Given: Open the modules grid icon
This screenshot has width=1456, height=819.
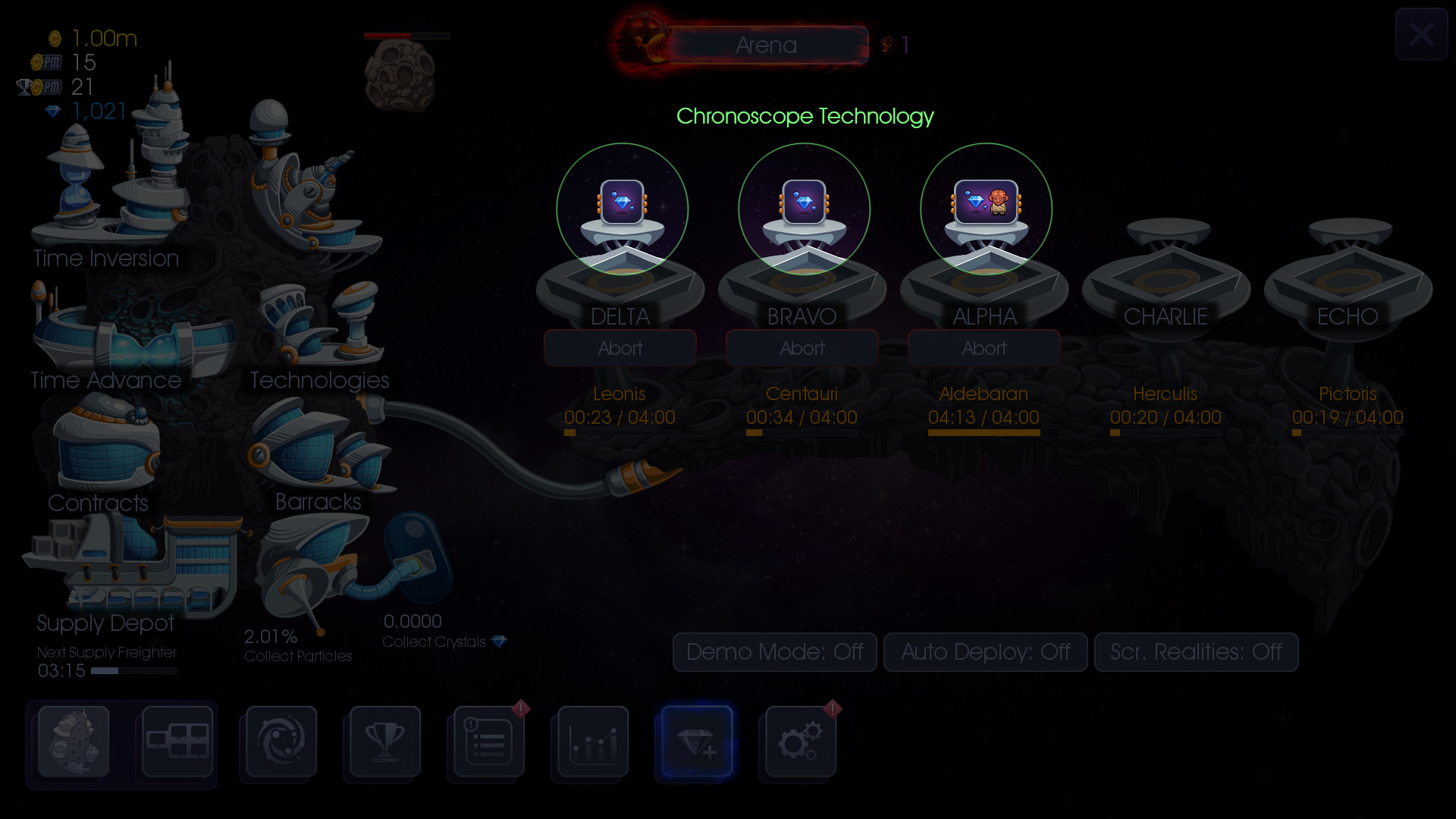Looking at the screenshot, I should pos(177,743).
